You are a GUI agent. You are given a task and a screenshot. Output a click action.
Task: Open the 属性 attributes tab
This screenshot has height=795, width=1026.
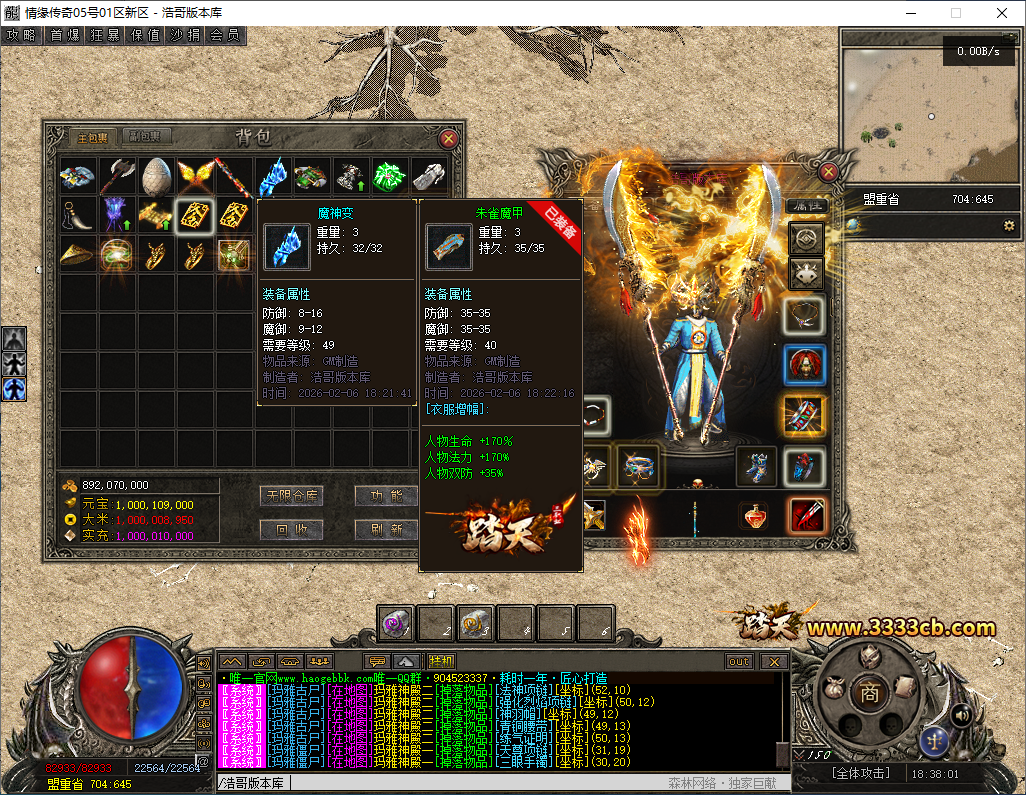(804, 204)
